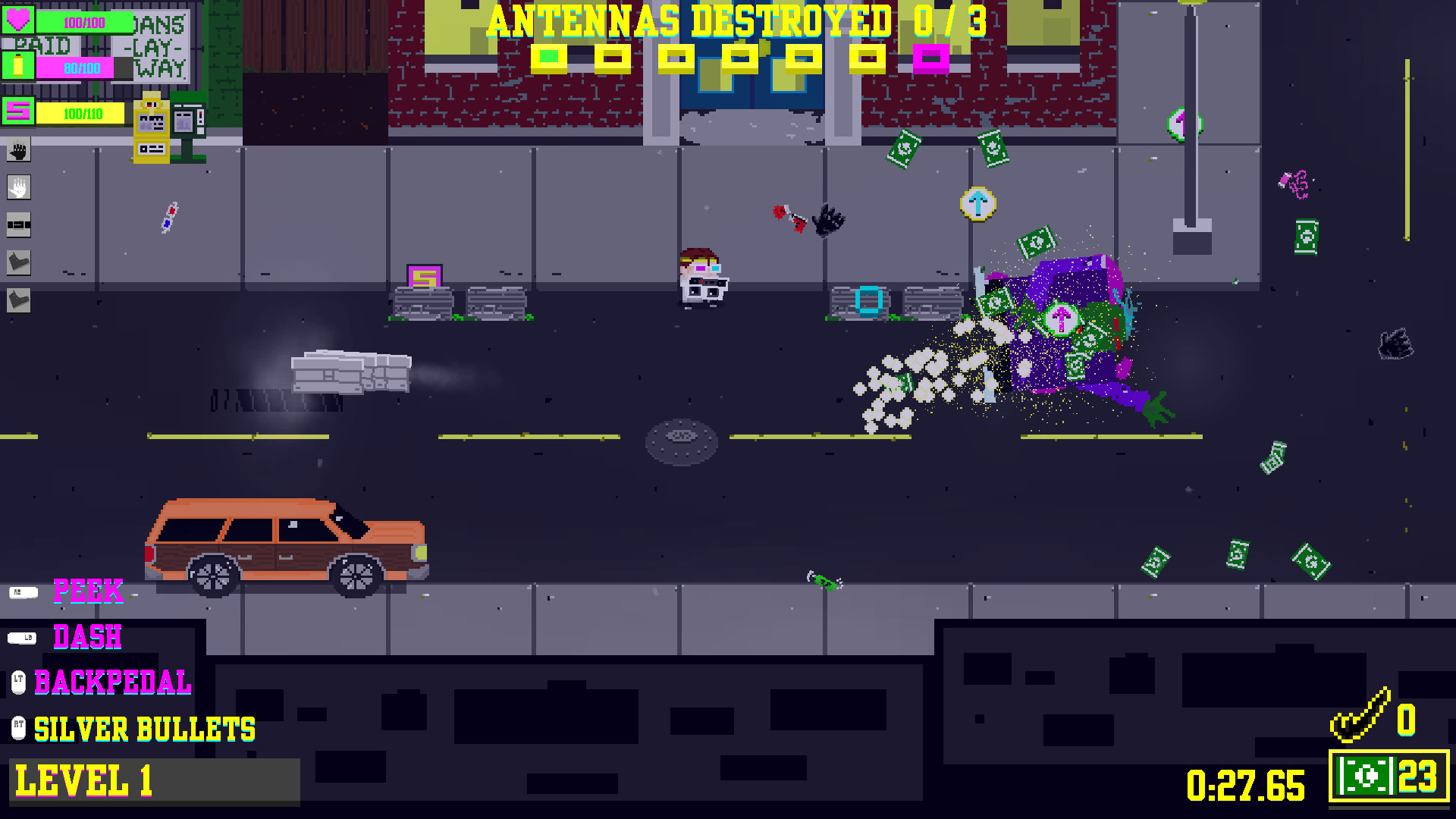This screenshot has width=1456, height=819.
Task: Activate SILVER BULLETS with the RT prompt
Action: pyautogui.click(x=19, y=729)
